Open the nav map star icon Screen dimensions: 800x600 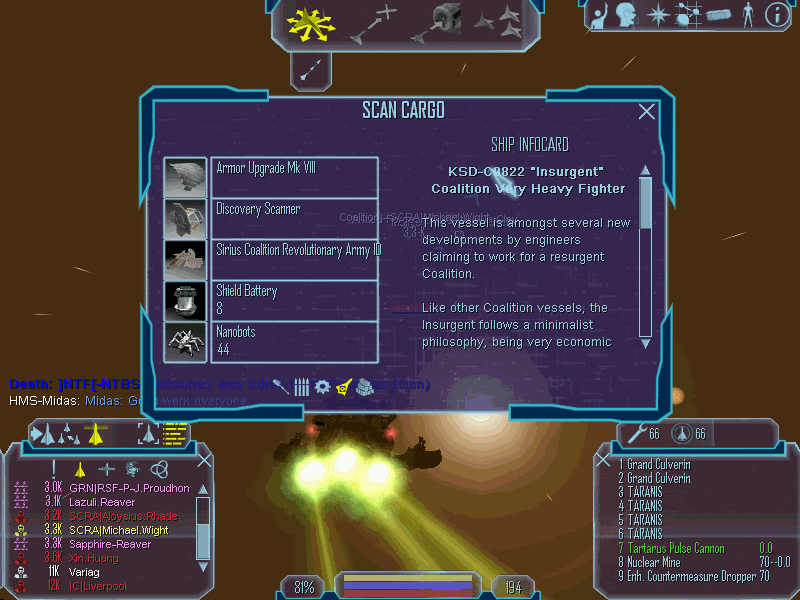coord(658,14)
